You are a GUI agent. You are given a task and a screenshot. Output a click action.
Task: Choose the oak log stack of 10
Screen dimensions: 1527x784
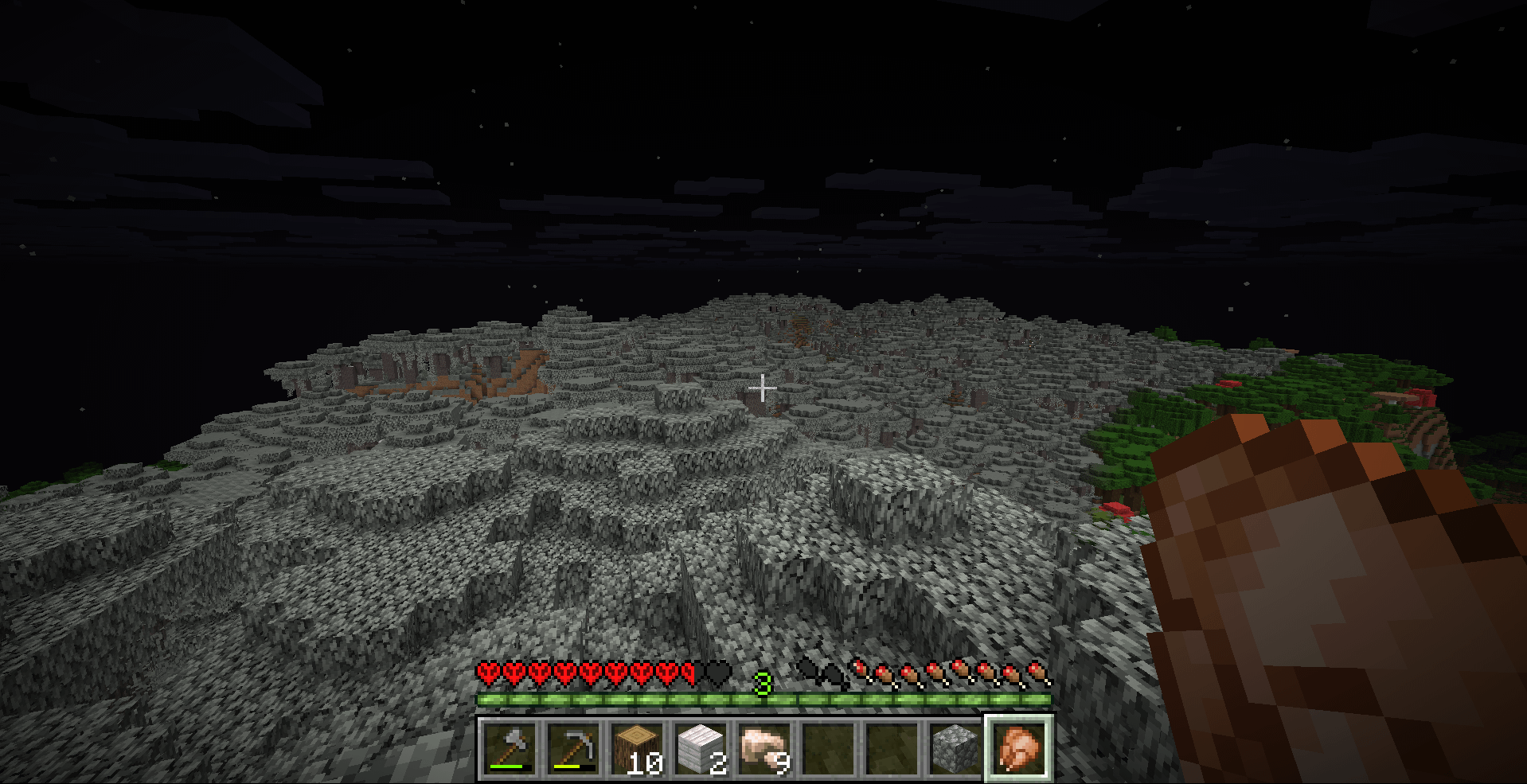pyautogui.click(x=638, y=748)
